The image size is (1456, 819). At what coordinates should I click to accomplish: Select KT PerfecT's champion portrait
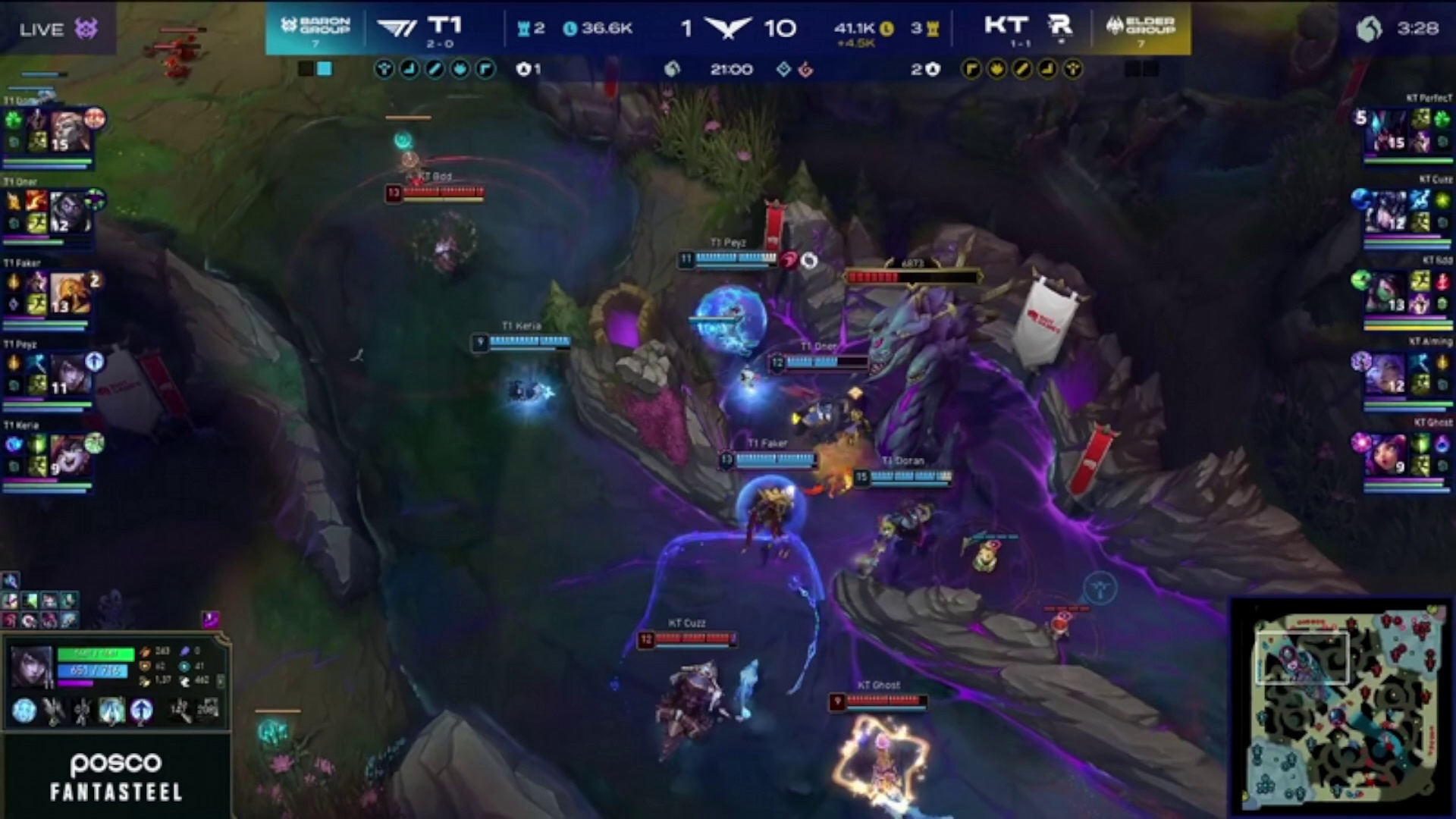1387,130
